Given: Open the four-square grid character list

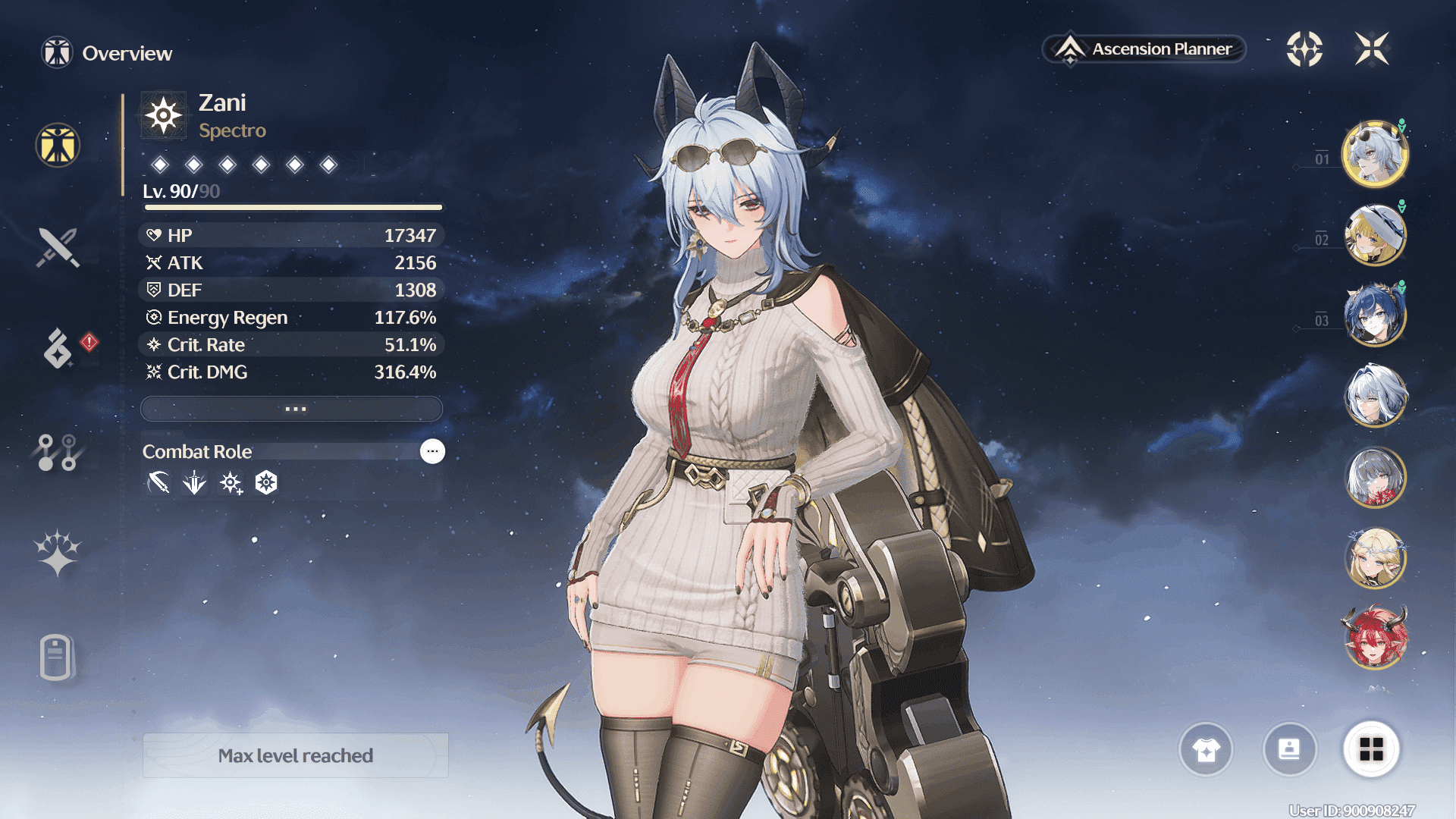Looking at the screenshot, I should 1371,749.
